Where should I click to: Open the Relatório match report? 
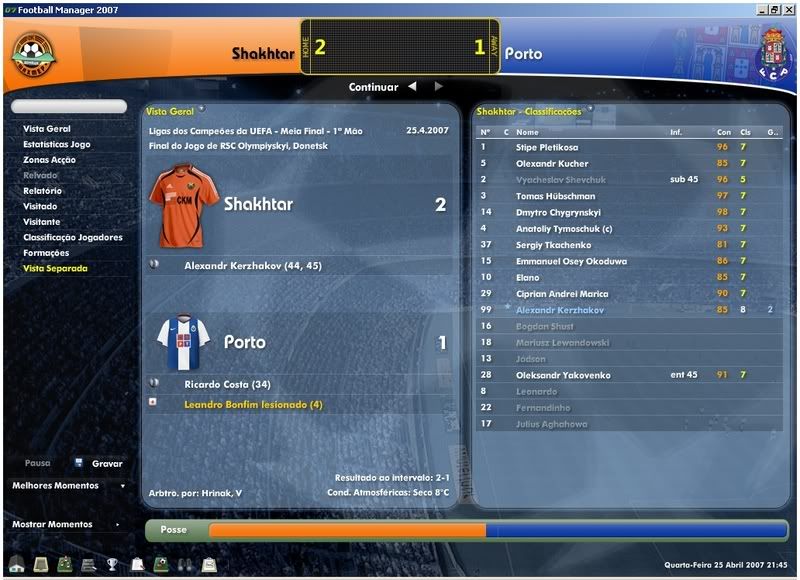click(43, 191)
